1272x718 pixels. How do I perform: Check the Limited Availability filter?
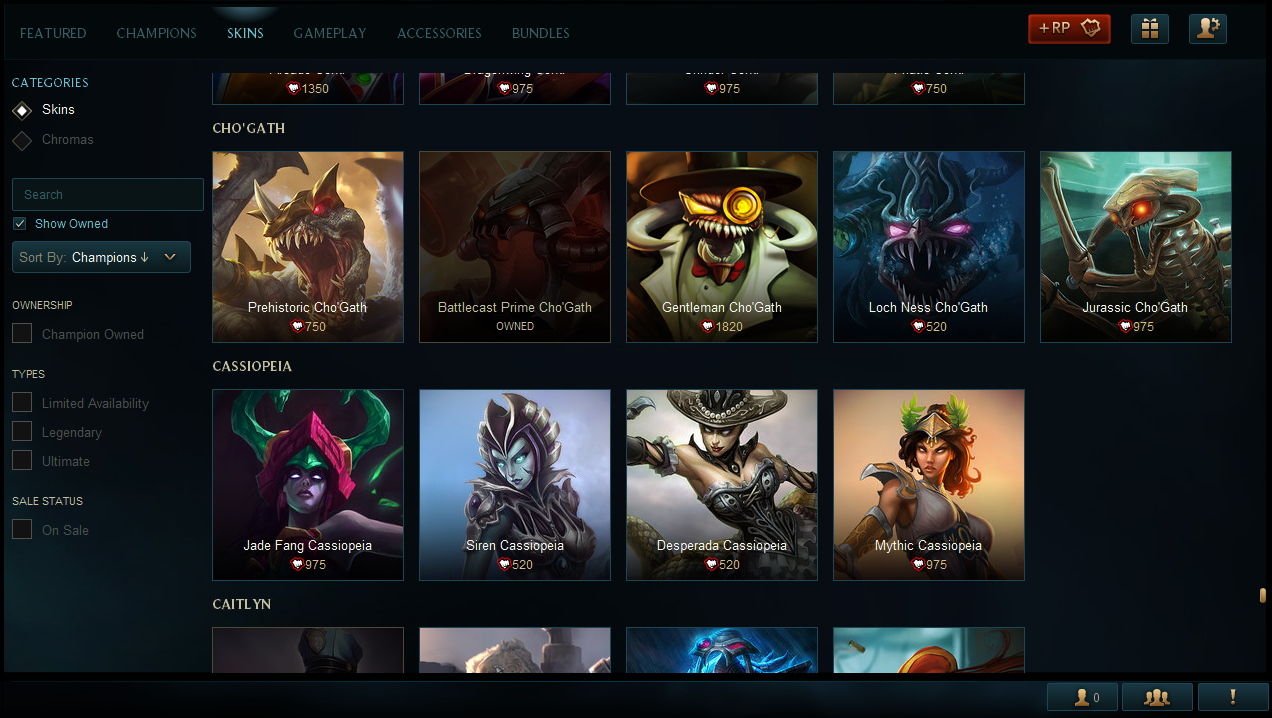pos(22,403)
